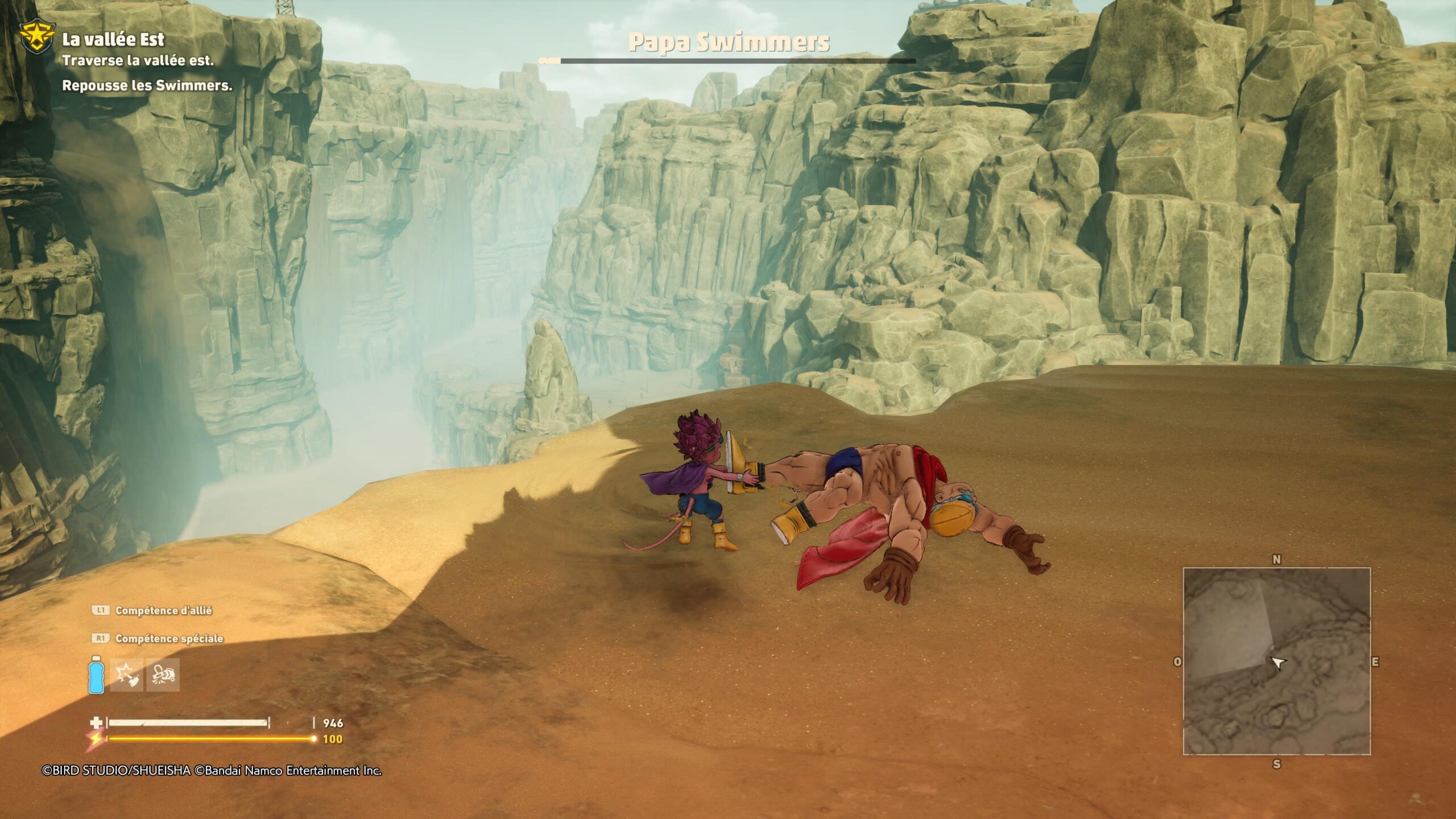Open the La vallée Est quest tracker
Viewport: 1456px width, 819px height.
[113, 39]
